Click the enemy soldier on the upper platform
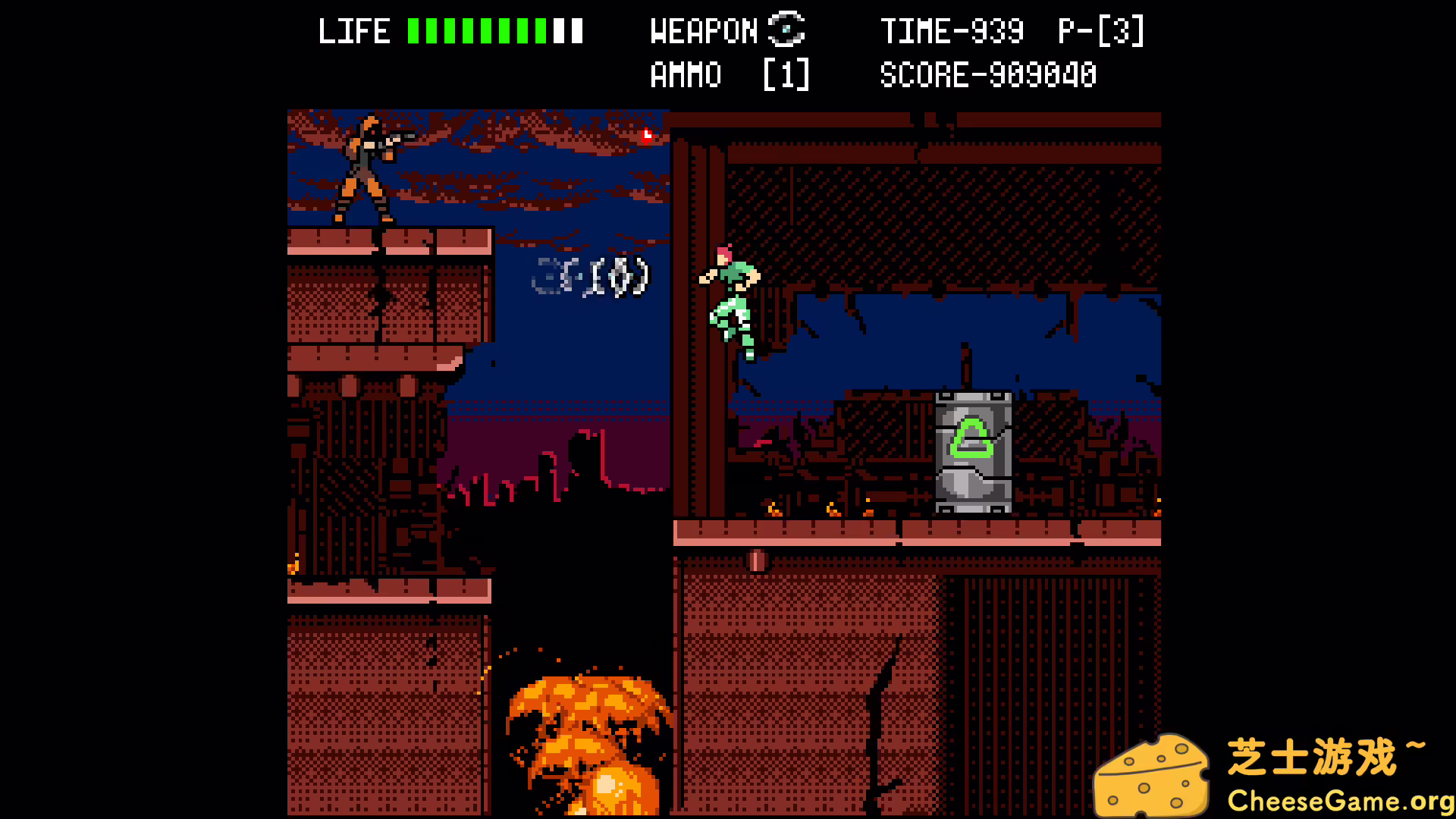Screen dimensions: 1456x819 [x=364, y=174]
